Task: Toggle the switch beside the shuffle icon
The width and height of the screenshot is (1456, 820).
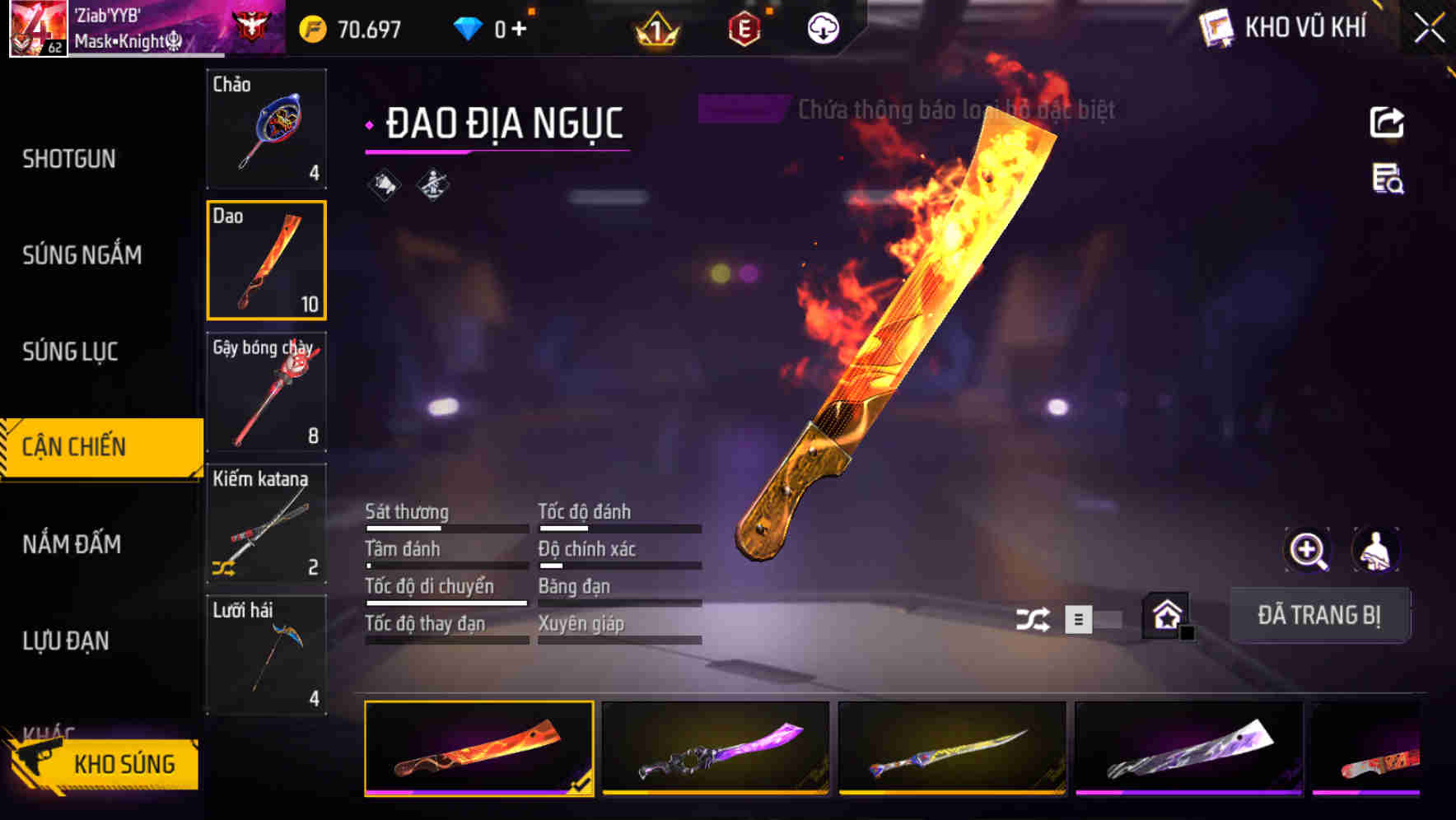Action: point(1095,620)
